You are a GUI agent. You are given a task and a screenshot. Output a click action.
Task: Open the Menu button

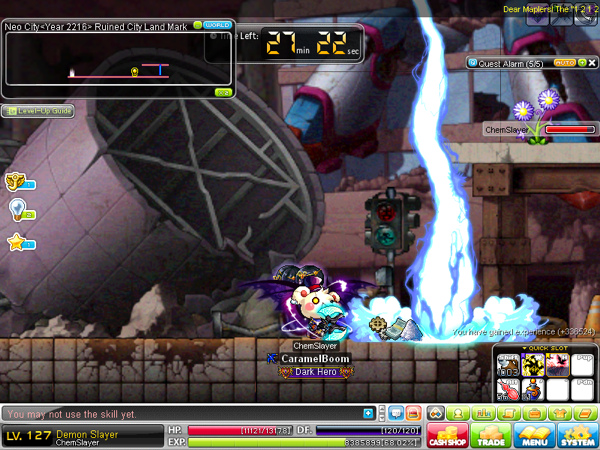534,435
